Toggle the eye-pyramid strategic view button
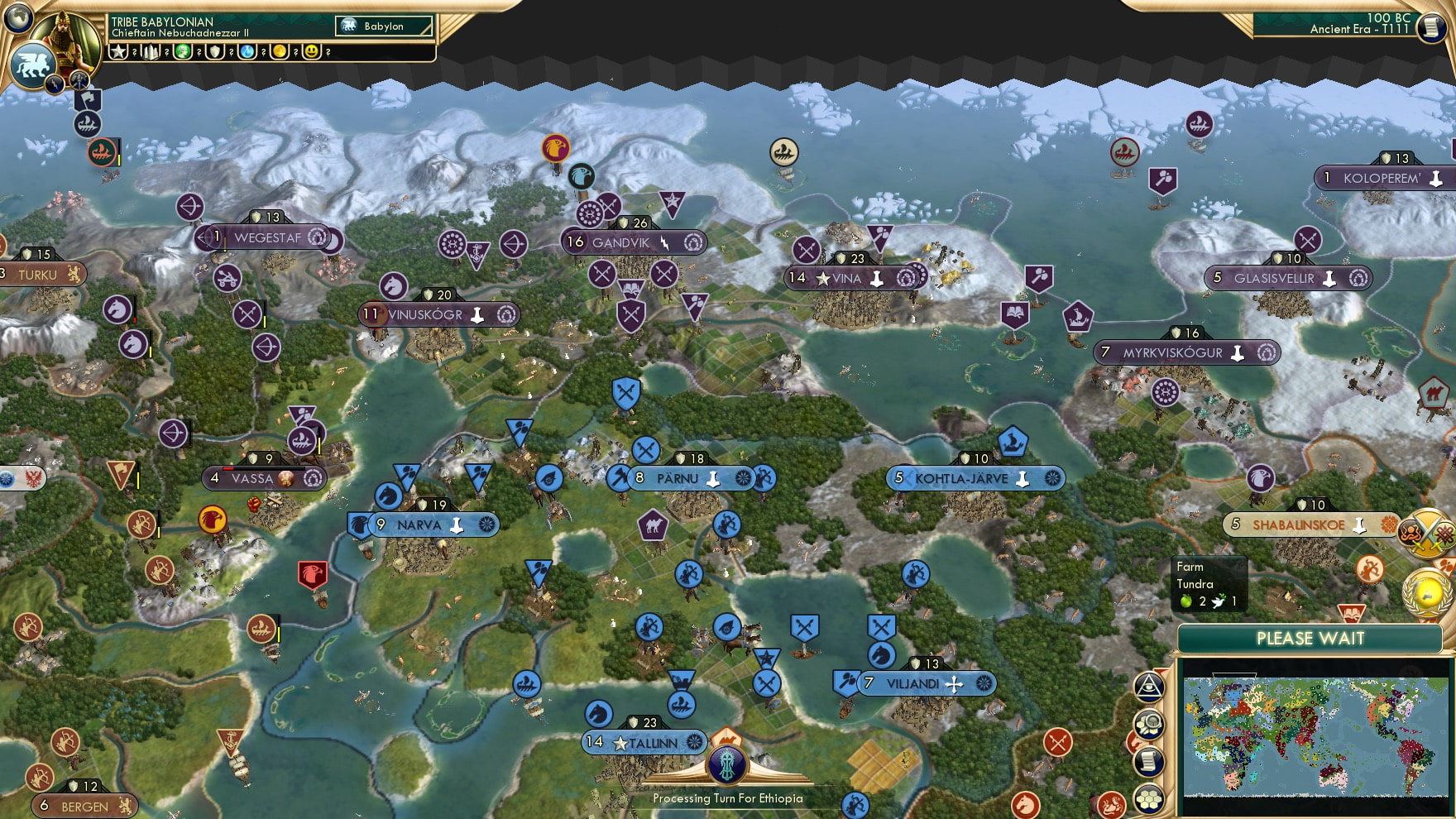 point(1149,686)
